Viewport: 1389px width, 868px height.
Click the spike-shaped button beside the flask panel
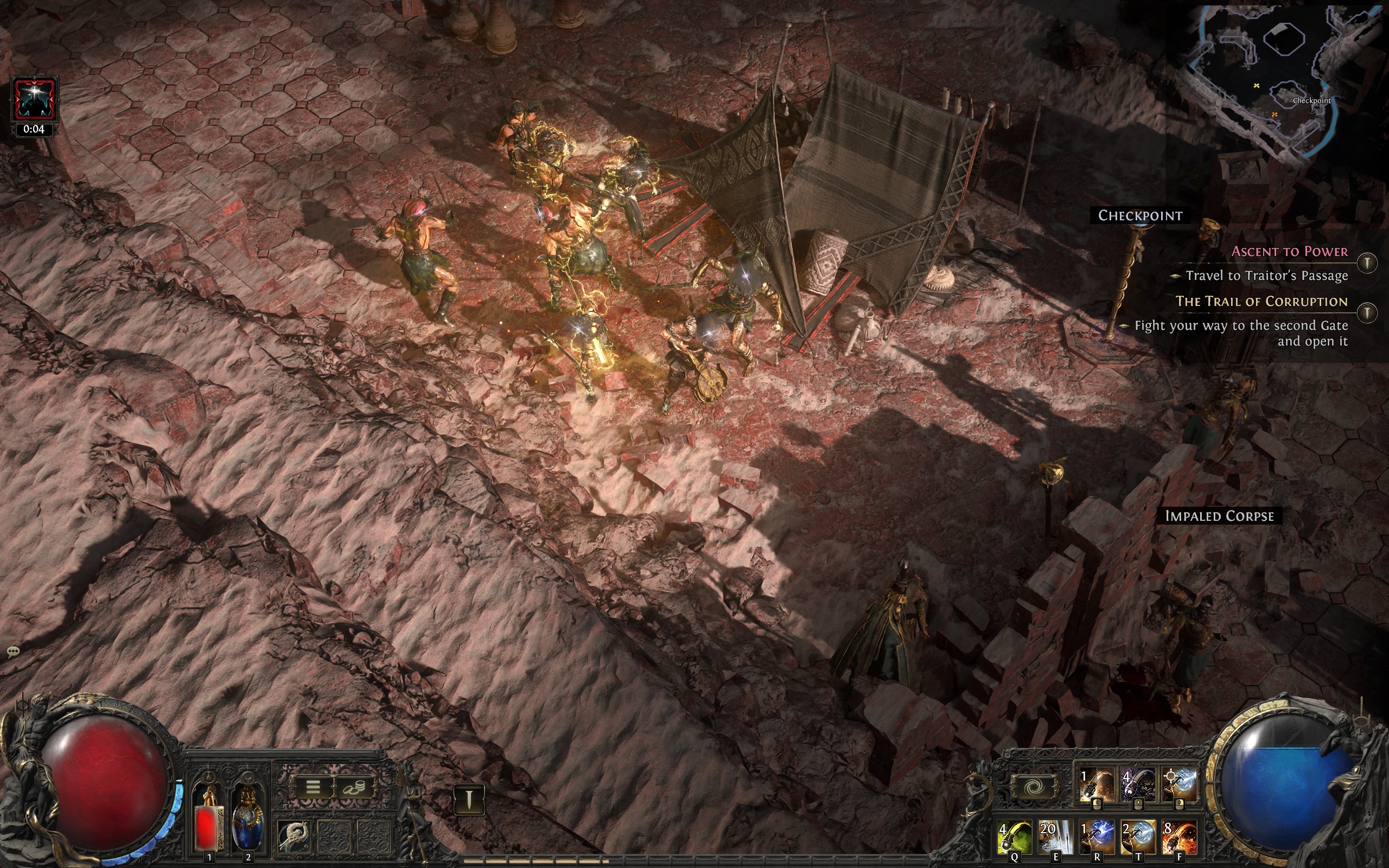(x=469, y=799)
